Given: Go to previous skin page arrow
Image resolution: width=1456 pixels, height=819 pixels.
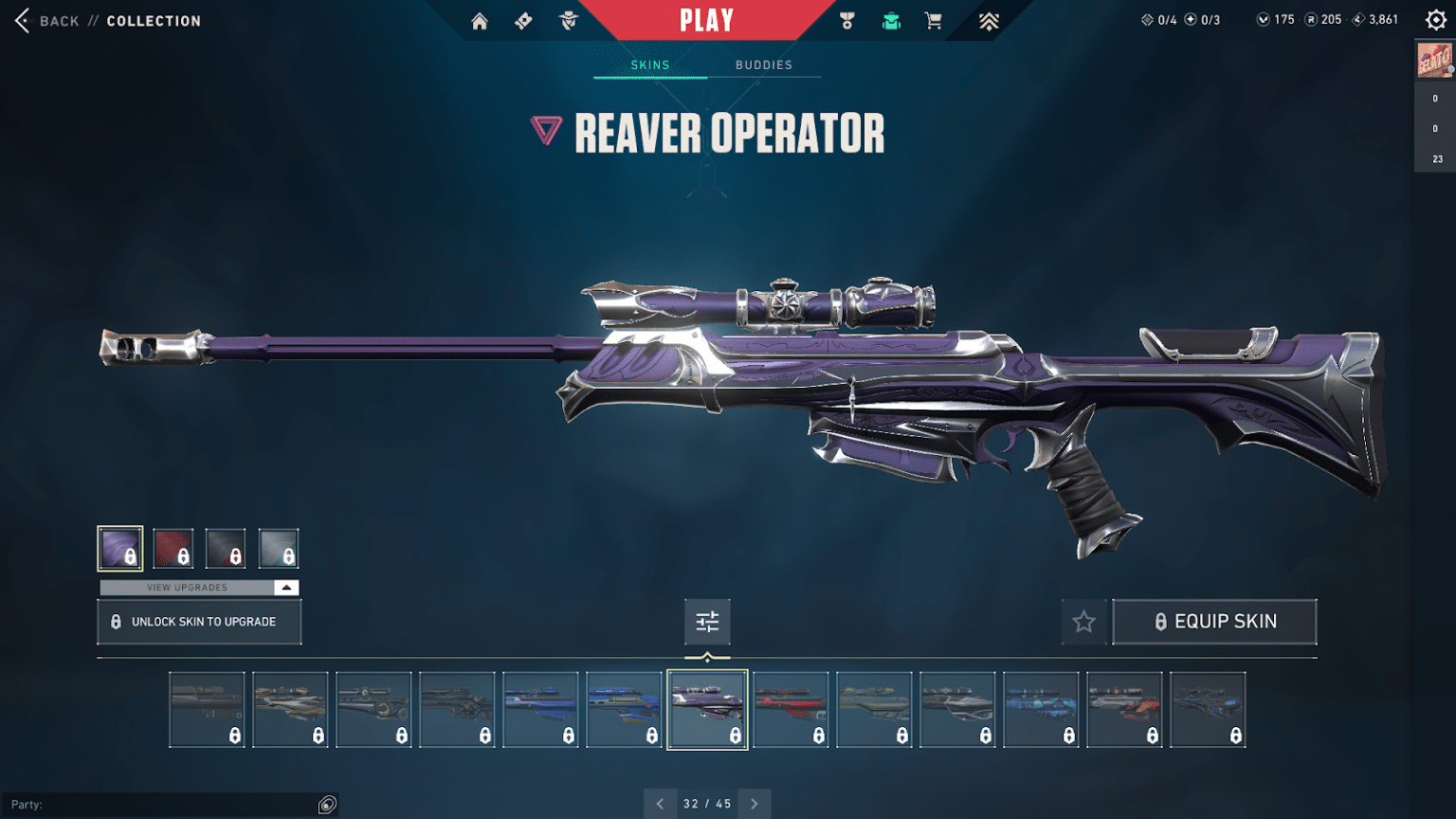Looking at the screenshot, I should (x=661, y=803).
